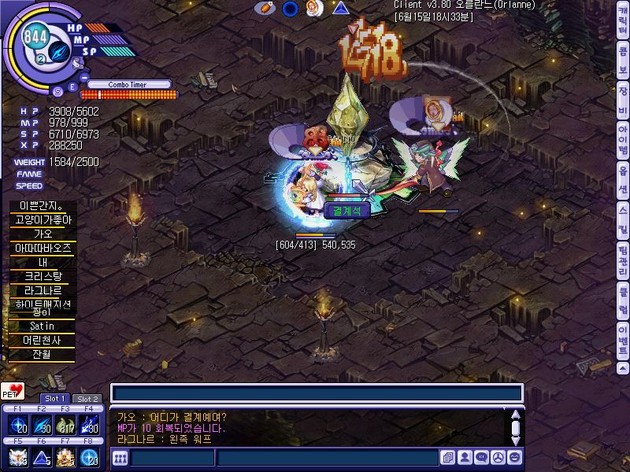Open the 스킬 (Skill) side menu tab
The image size is (630, 472).
pyautogui.click(x=622, y=213)
